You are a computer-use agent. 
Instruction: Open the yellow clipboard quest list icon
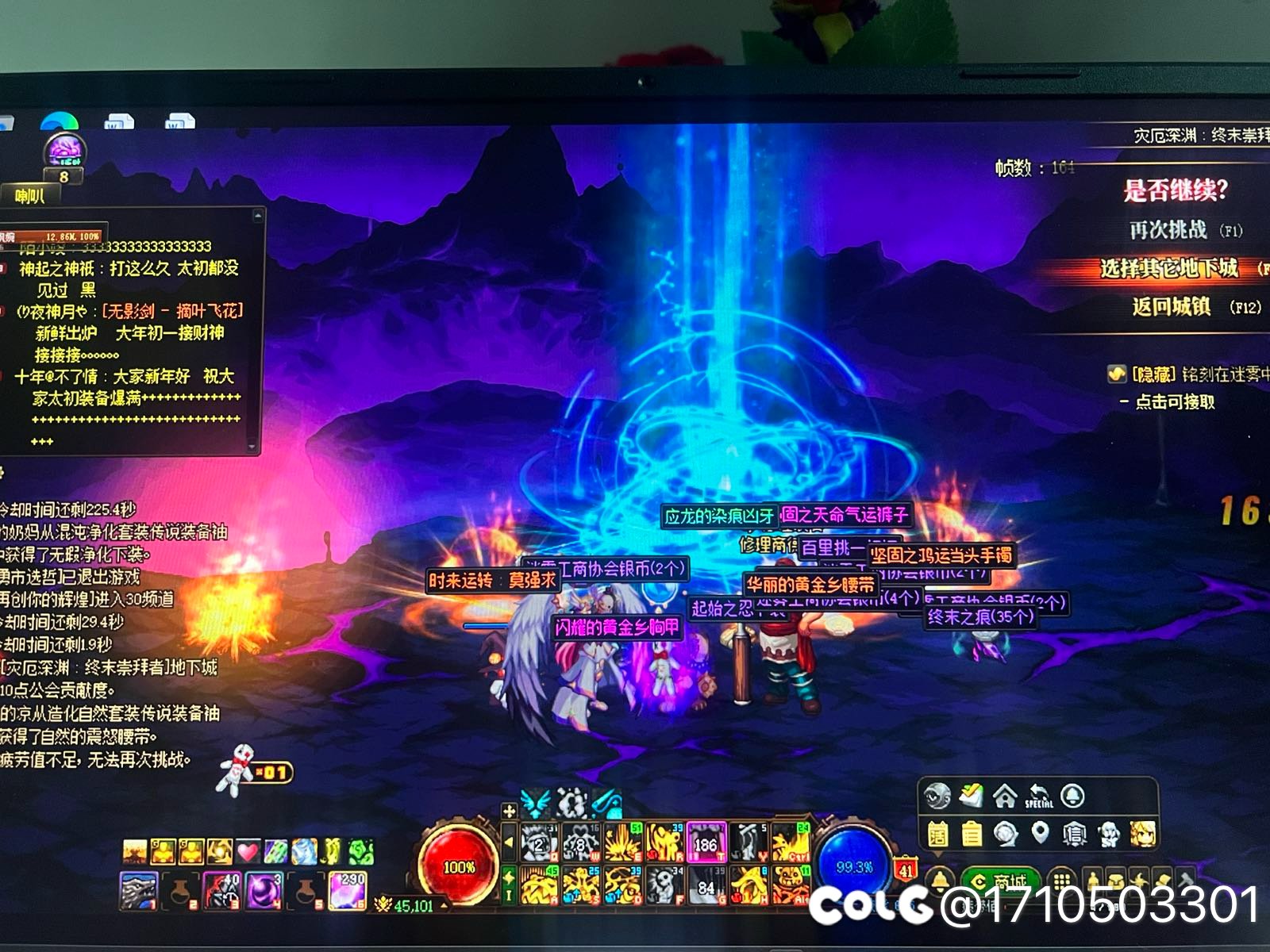click(971, 834)
